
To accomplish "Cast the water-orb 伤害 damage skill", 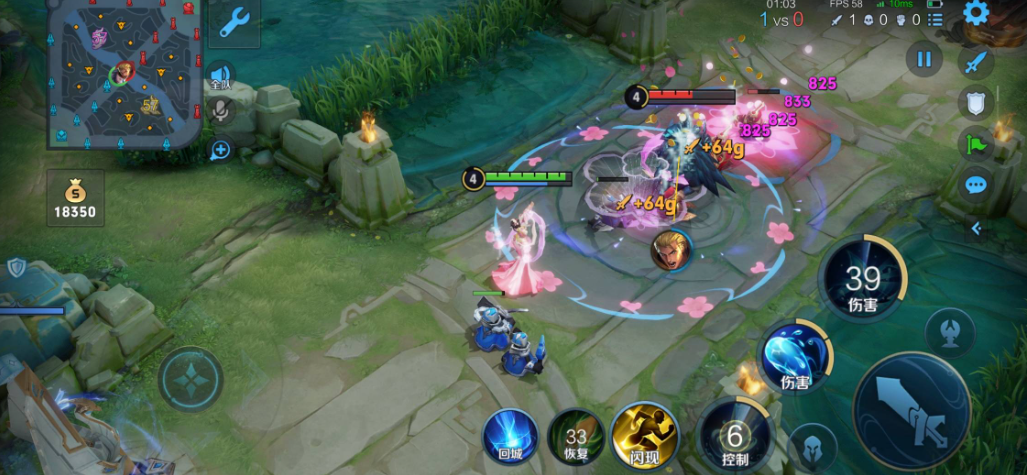I will pos(796,355).
